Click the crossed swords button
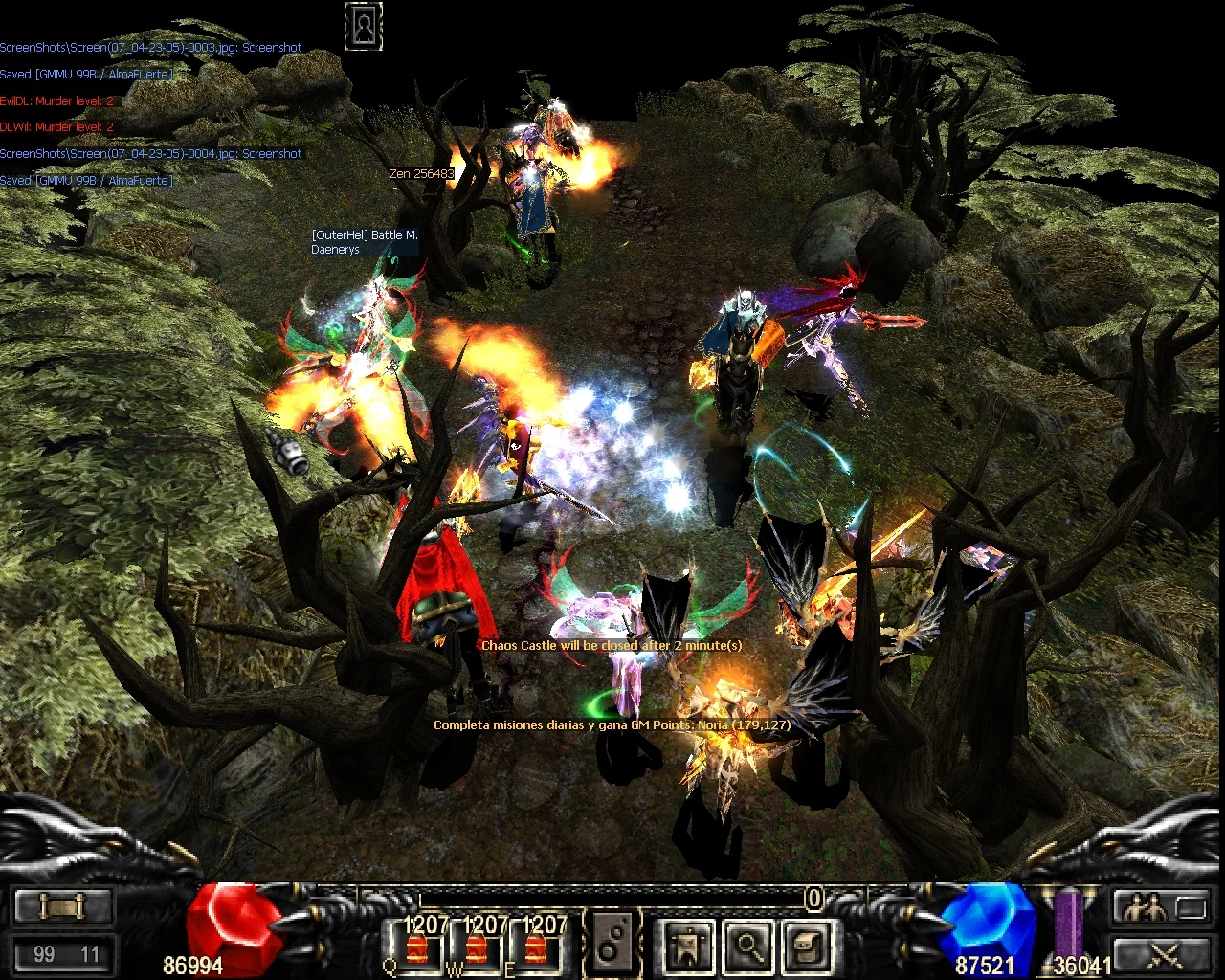Image resolution: width=1225 pixels, height=980 pixels. (x=1163, y=954)
